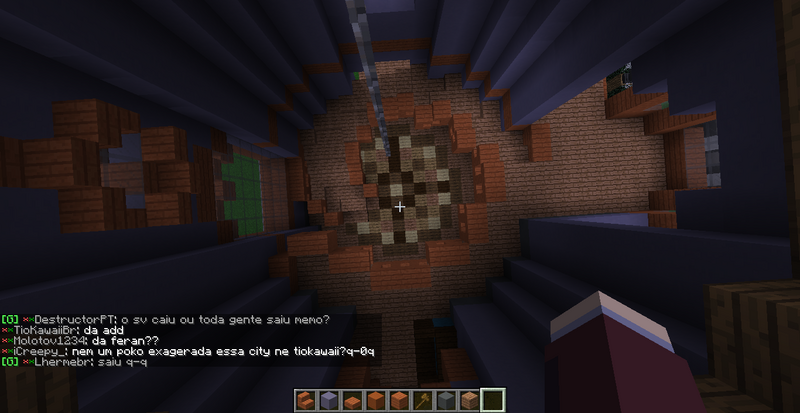Select the dark gray block hotbar slot
Image resolution: width=800 pixels, height=413 pixels.
pos(444,400)
